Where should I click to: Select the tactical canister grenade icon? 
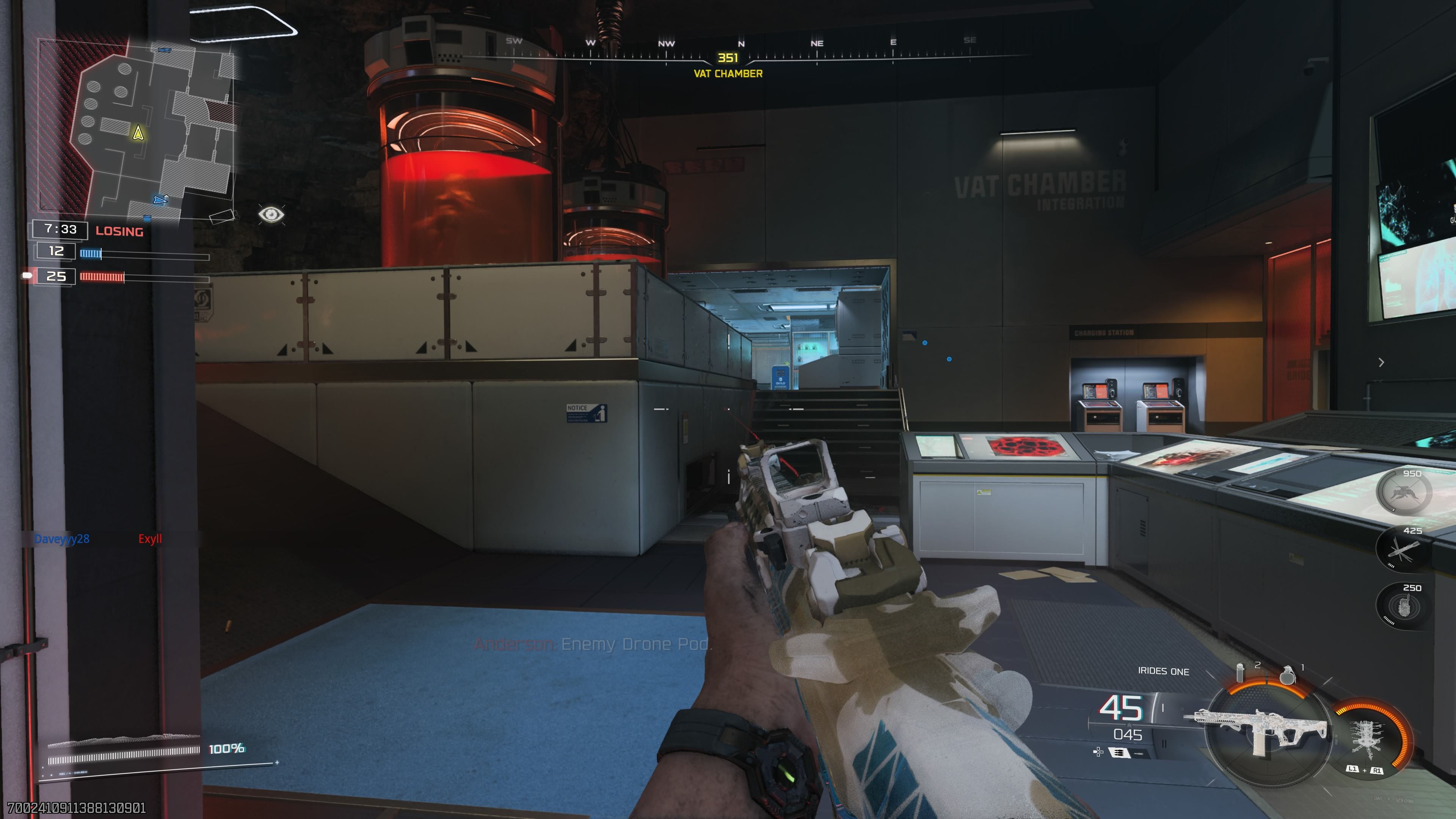(x=1240, y=673)
